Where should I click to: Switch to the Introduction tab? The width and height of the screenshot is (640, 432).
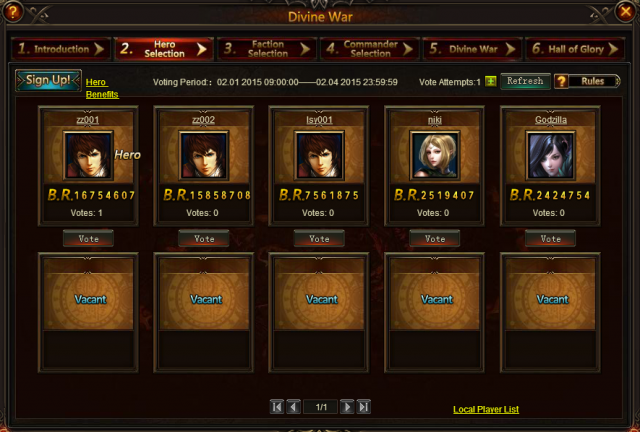[59, 49]
